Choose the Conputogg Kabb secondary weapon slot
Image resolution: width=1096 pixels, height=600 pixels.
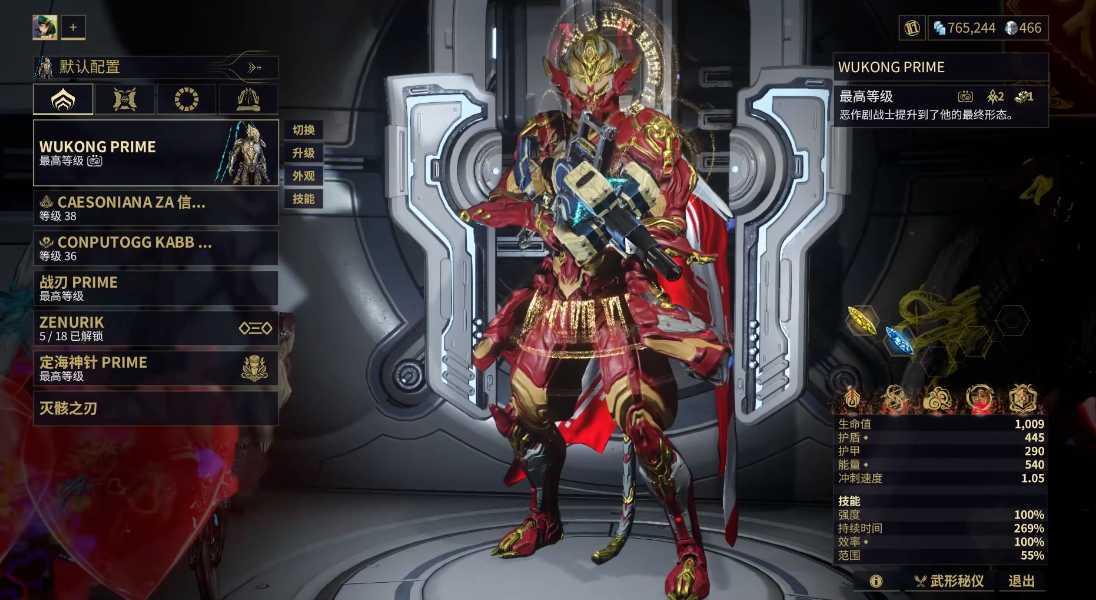pyautogui.click(x=155, y=248)
